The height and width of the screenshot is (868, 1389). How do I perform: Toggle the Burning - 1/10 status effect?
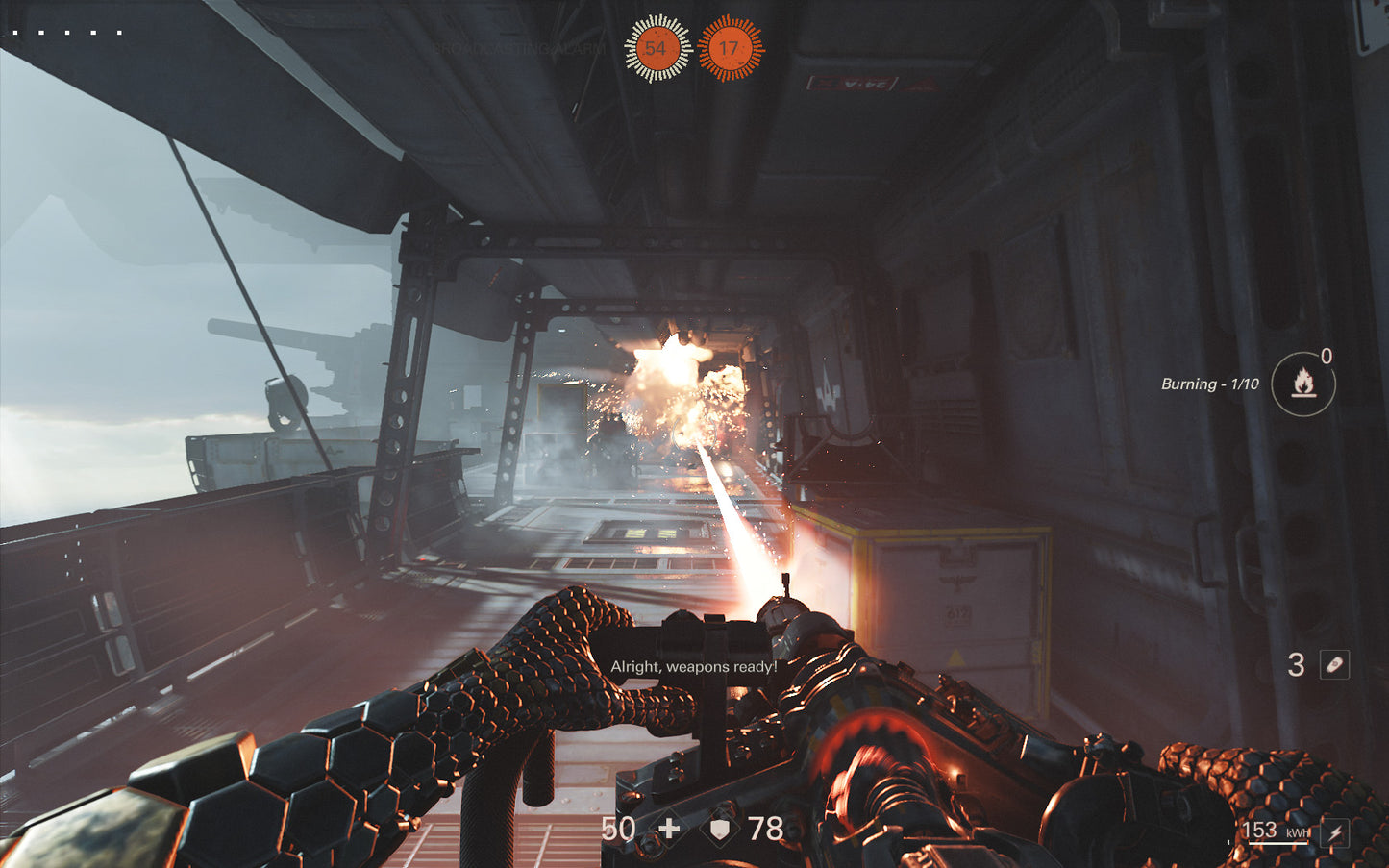pos(1207,384)
